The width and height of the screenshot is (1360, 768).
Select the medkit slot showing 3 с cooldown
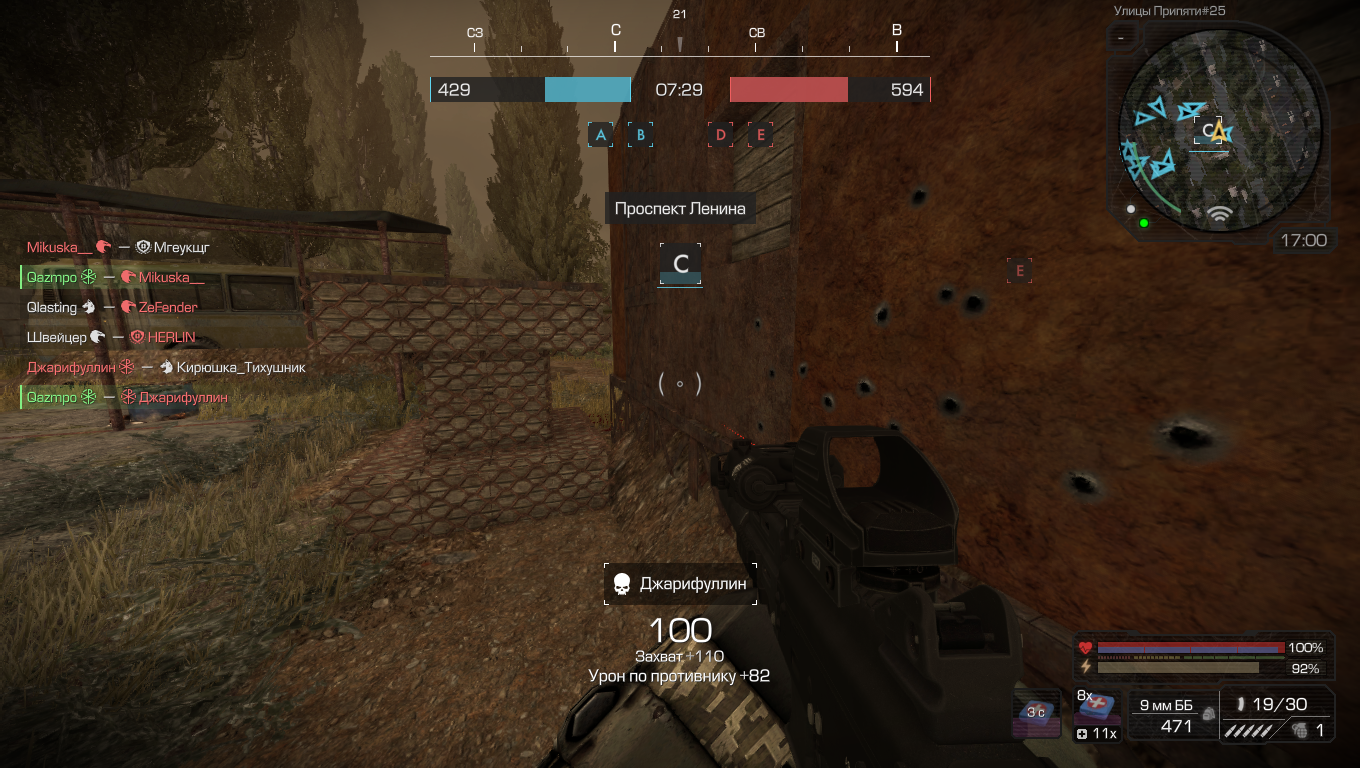tap(1037, 713)
